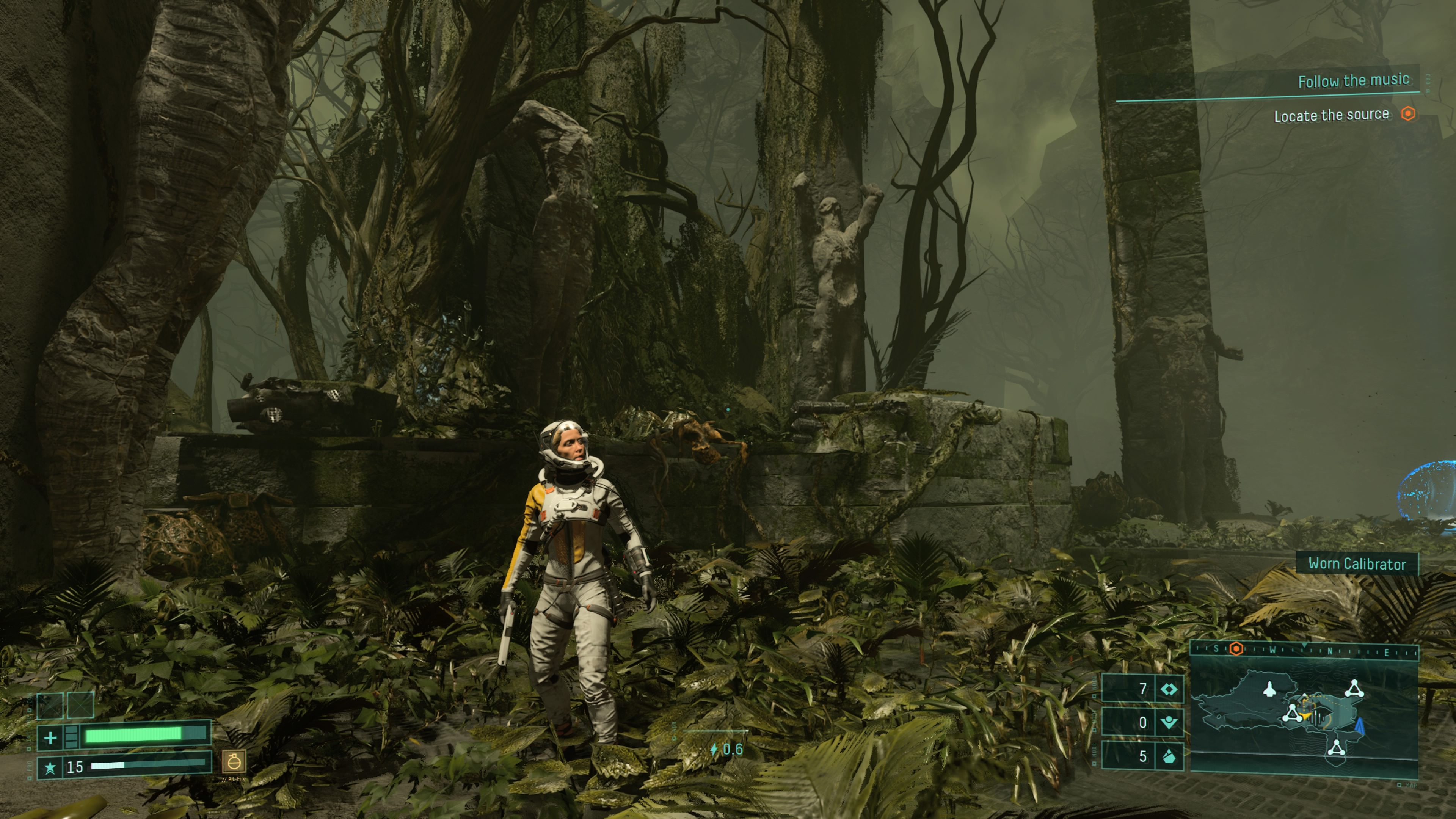Click the grenade Alt-Fire icon
The height and width of the screenshot is (819, 1456).
point(234,761)
